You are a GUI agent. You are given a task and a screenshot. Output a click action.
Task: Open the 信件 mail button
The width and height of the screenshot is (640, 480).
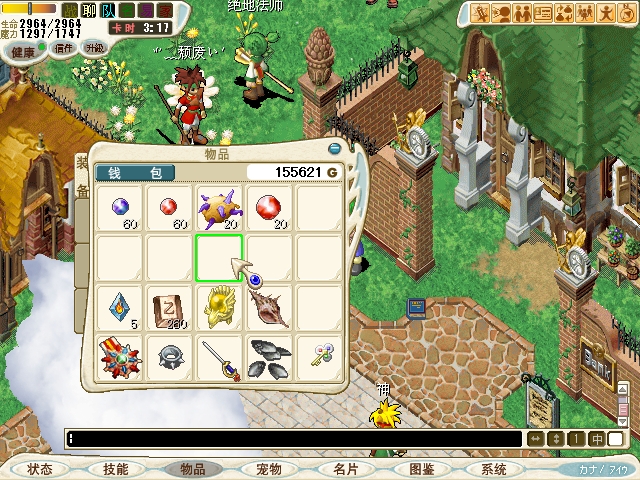coord(64,47)
